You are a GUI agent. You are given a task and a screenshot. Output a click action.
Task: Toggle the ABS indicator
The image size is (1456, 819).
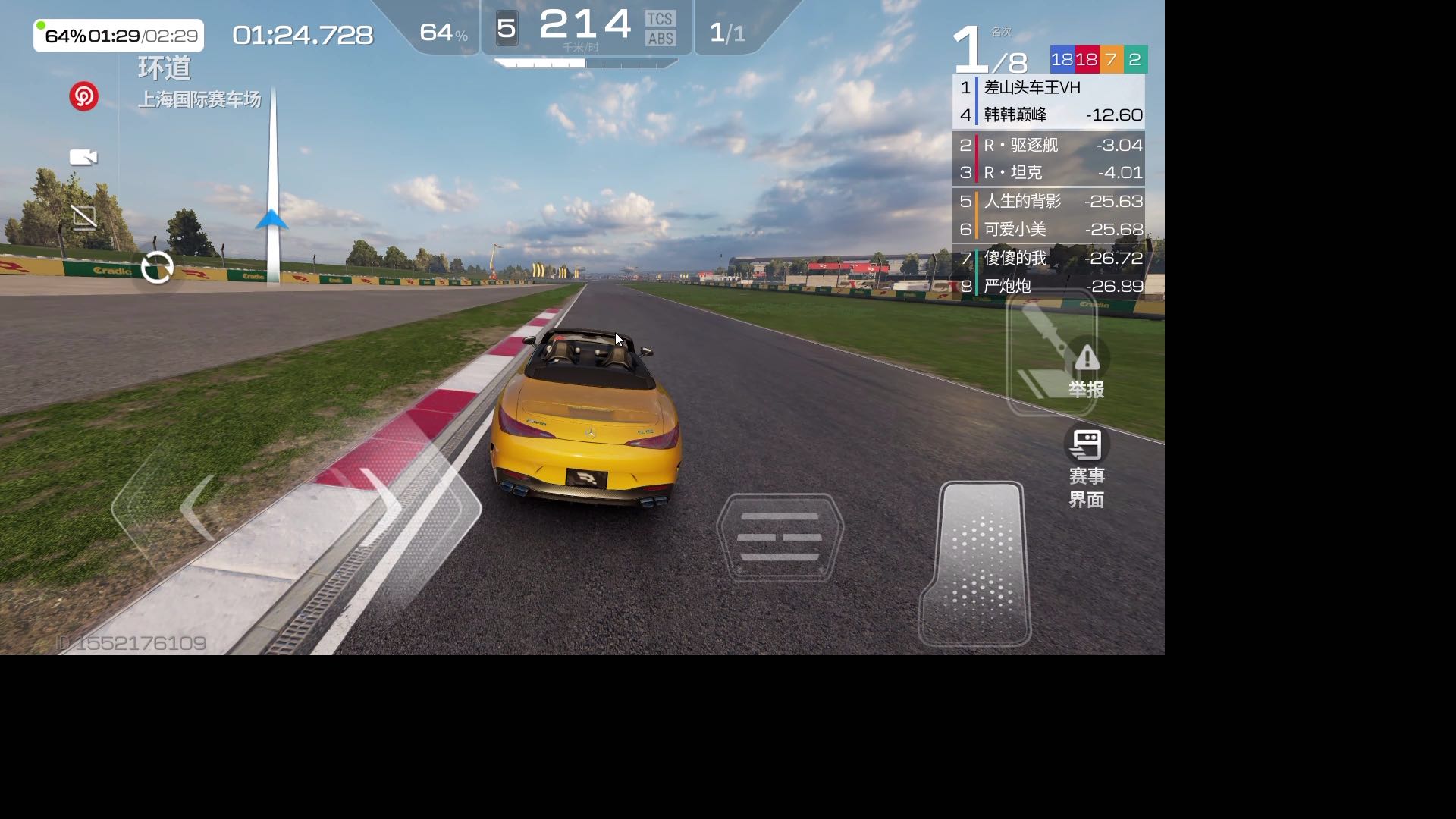coord(660,39)
